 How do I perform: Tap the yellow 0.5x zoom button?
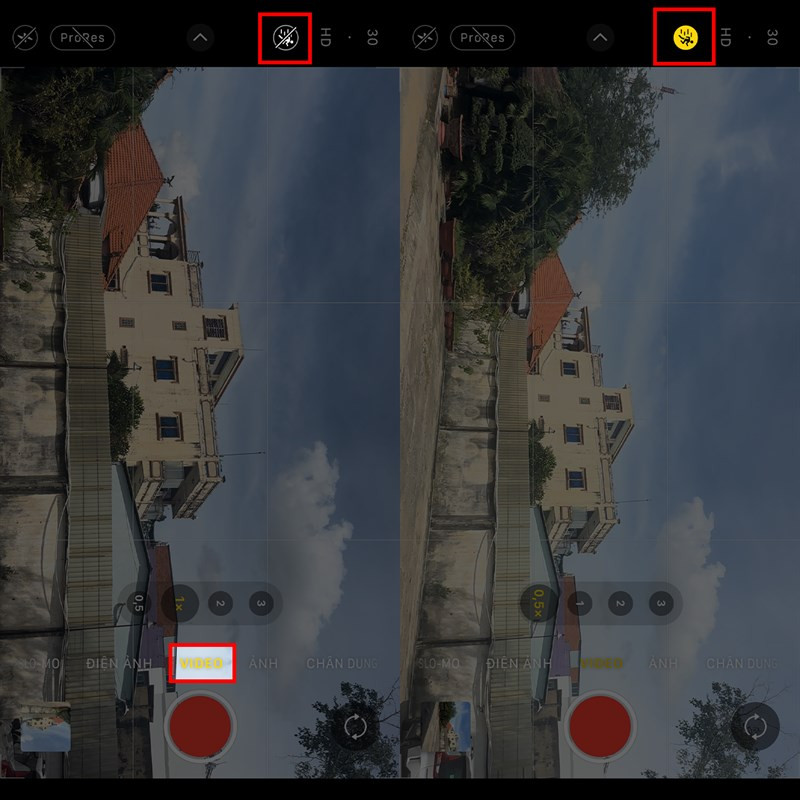tap(539, 604)
